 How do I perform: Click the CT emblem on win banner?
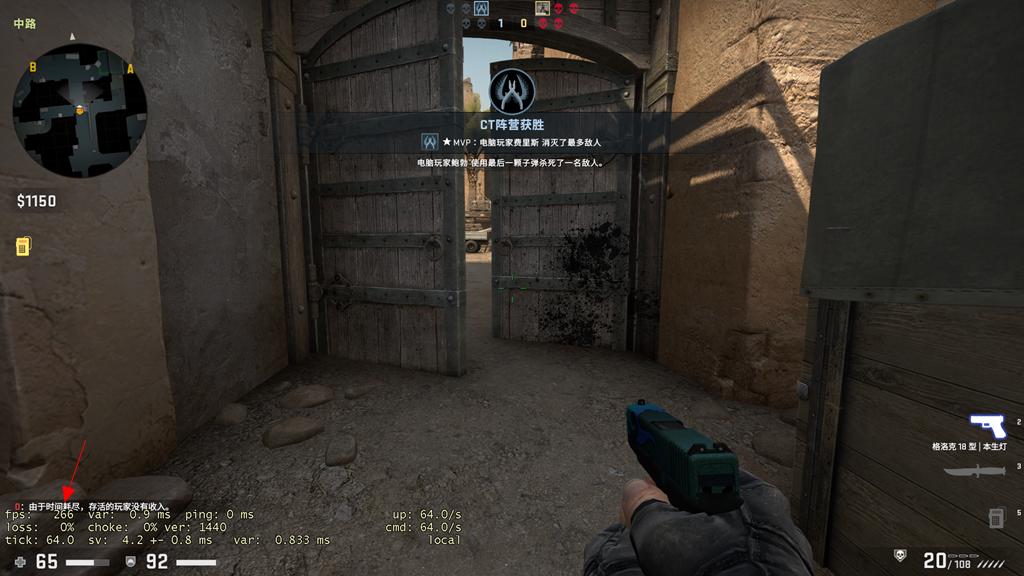pos(512,91)
